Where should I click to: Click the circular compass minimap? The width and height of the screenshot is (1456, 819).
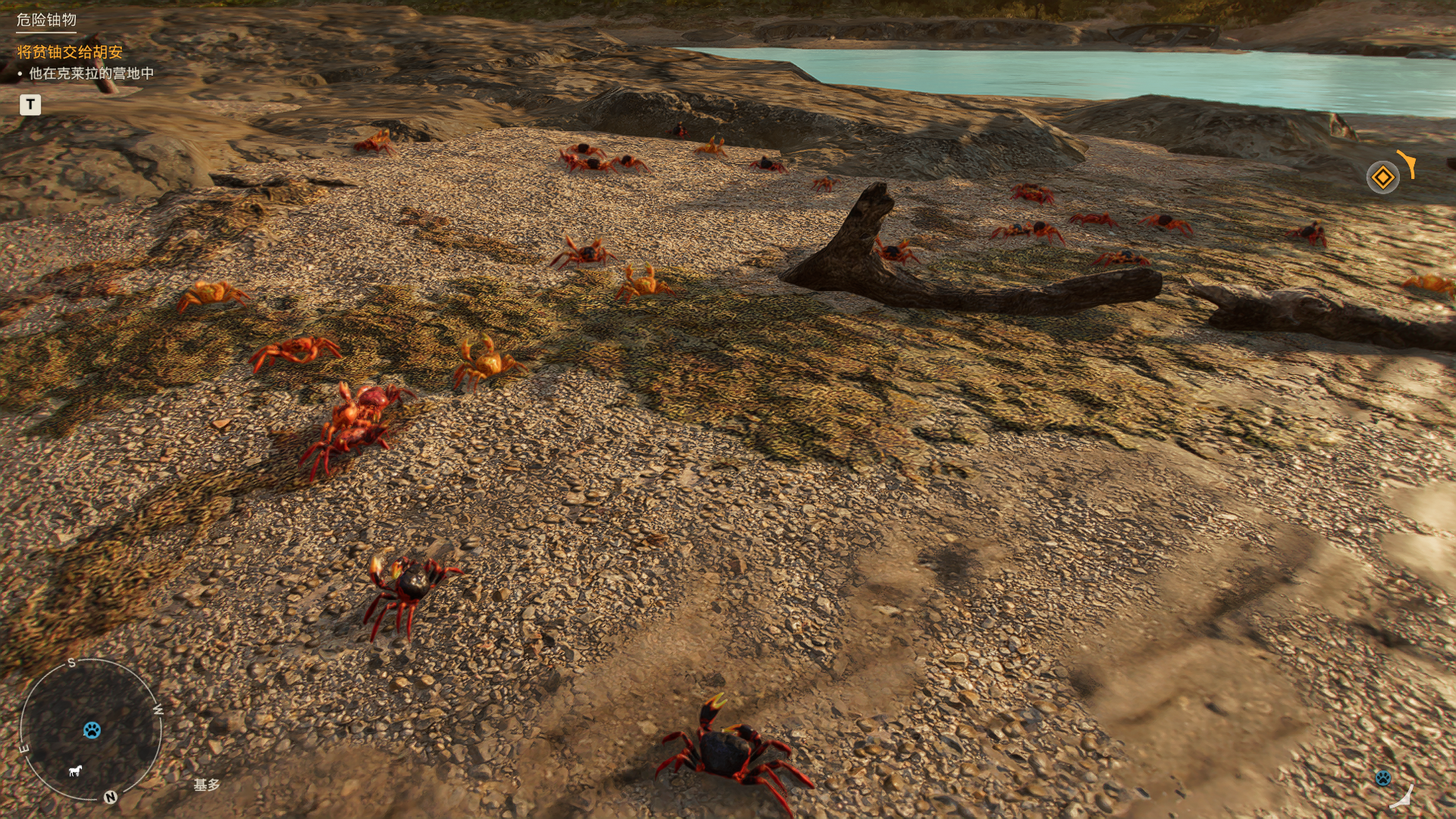pos(90,730)
